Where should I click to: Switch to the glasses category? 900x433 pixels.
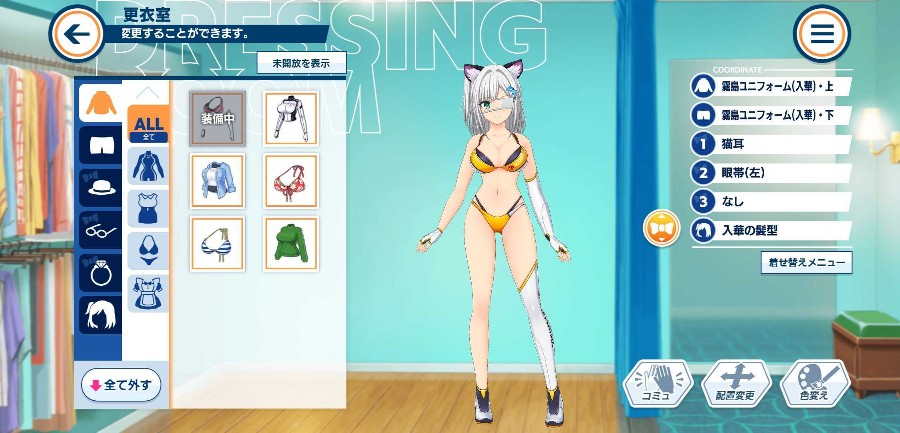(x=100, y=229)
